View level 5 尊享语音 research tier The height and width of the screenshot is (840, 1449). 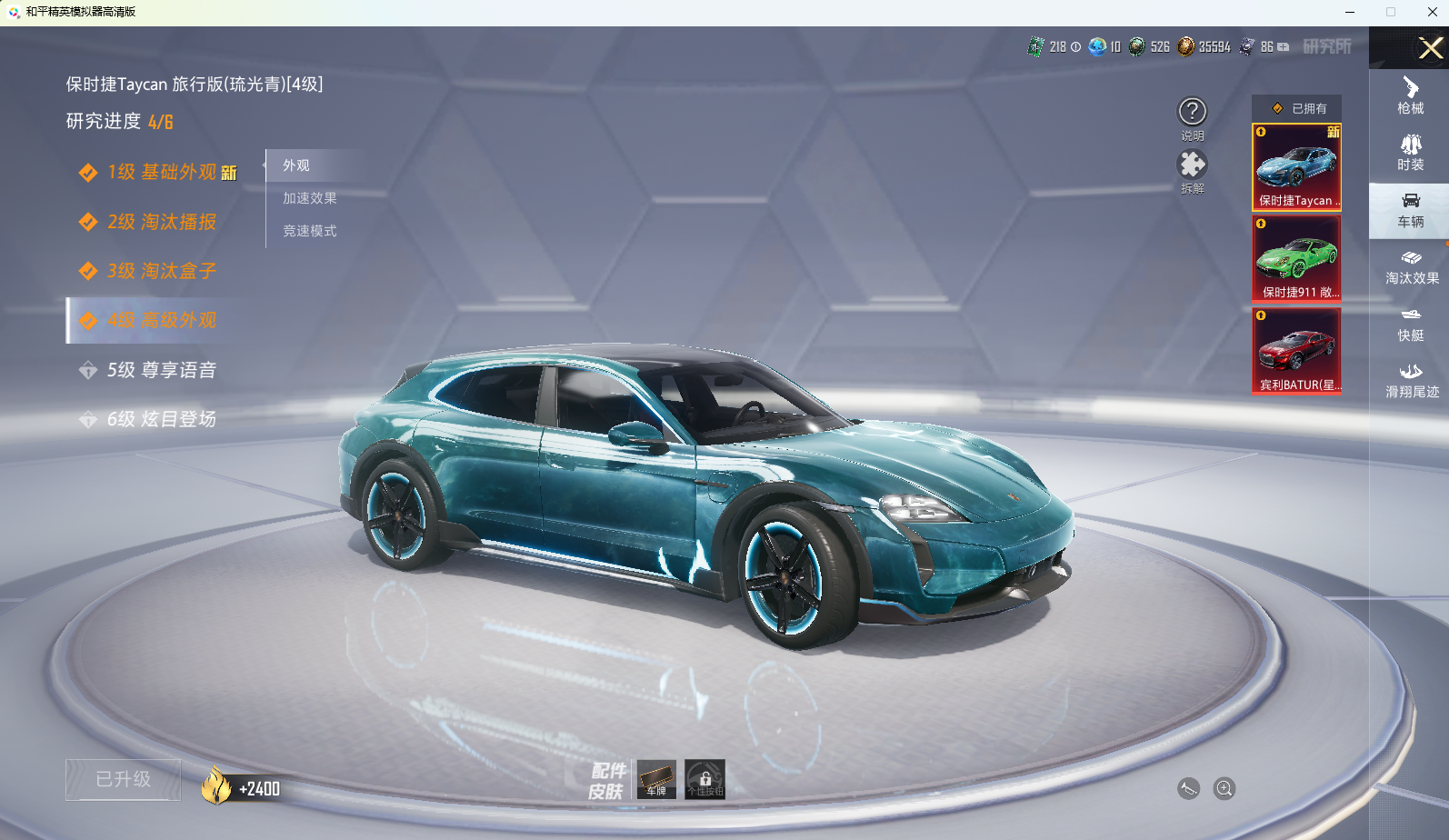(162, 370)
